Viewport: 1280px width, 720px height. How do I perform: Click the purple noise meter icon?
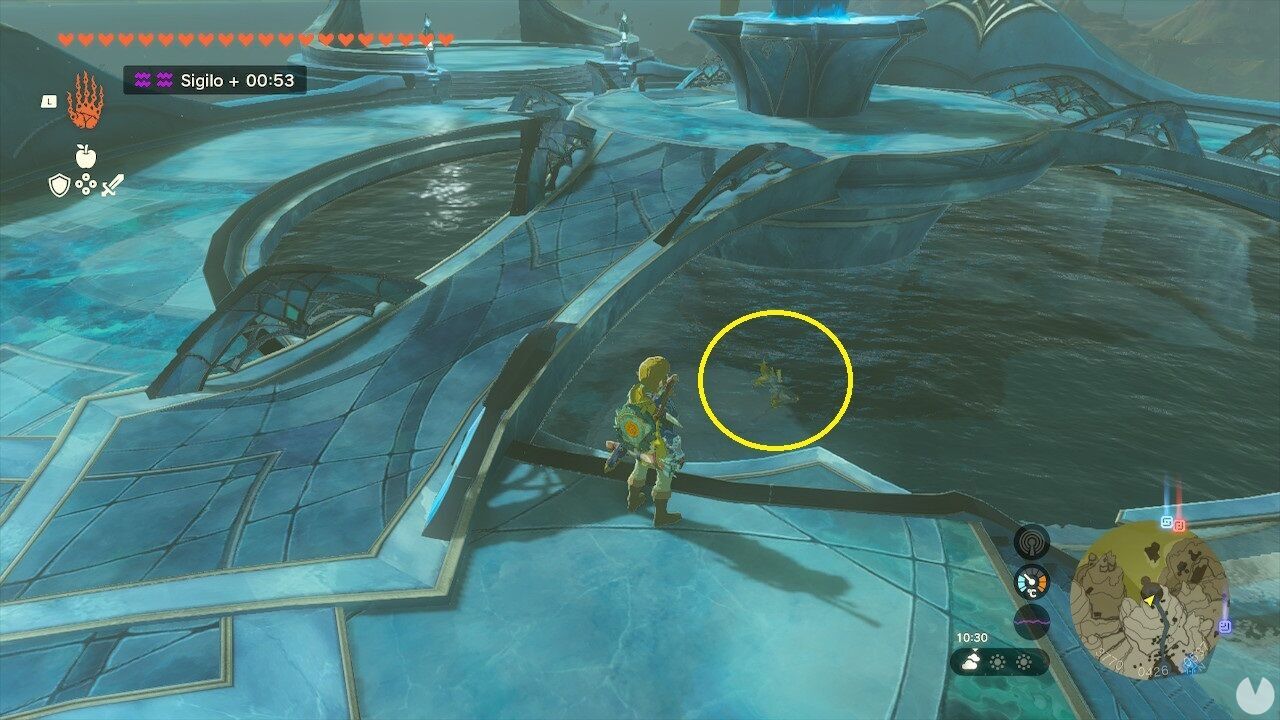coord(1031,620)
